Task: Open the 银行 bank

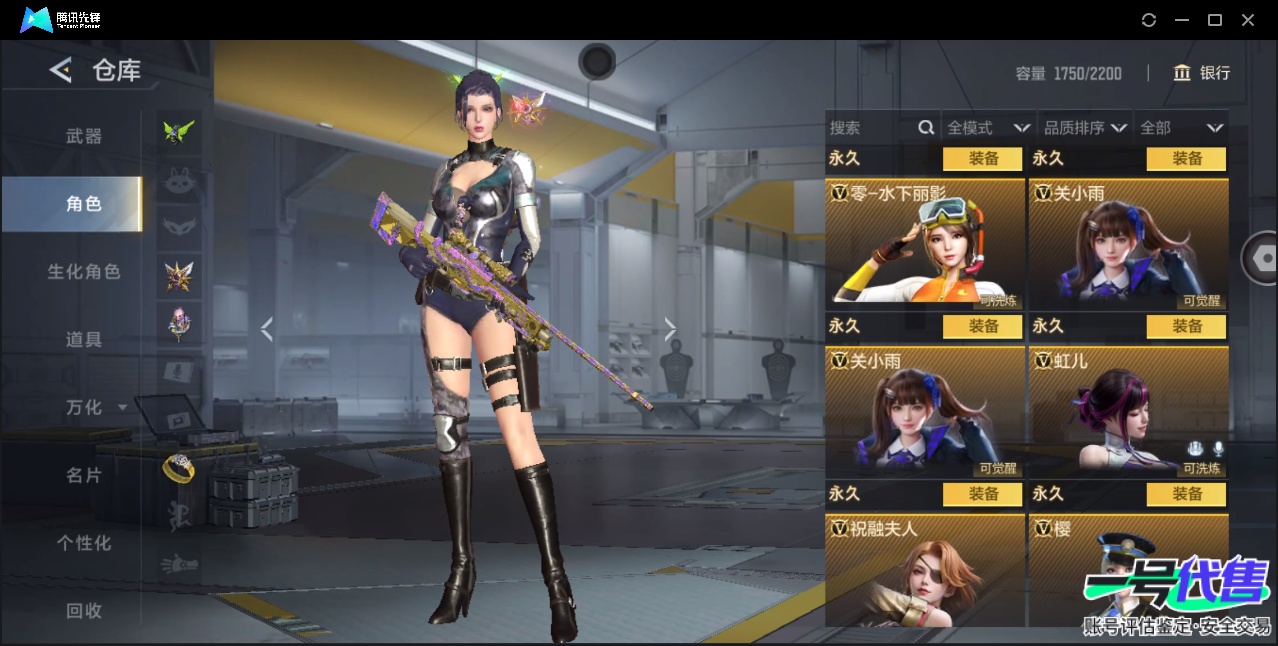Action: (1202, 73)
